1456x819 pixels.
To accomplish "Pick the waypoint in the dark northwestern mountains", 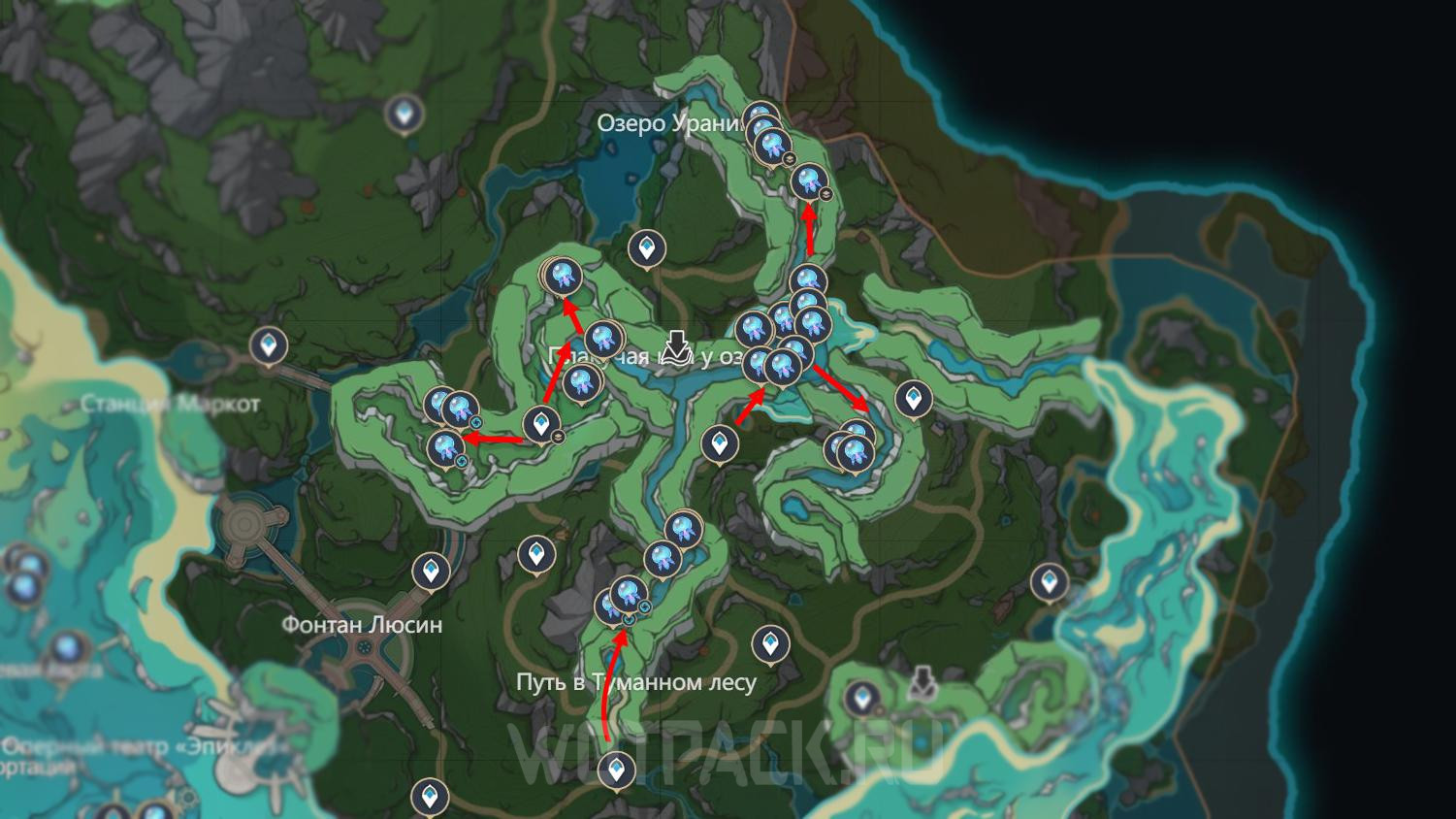I will tap(404, 114).
